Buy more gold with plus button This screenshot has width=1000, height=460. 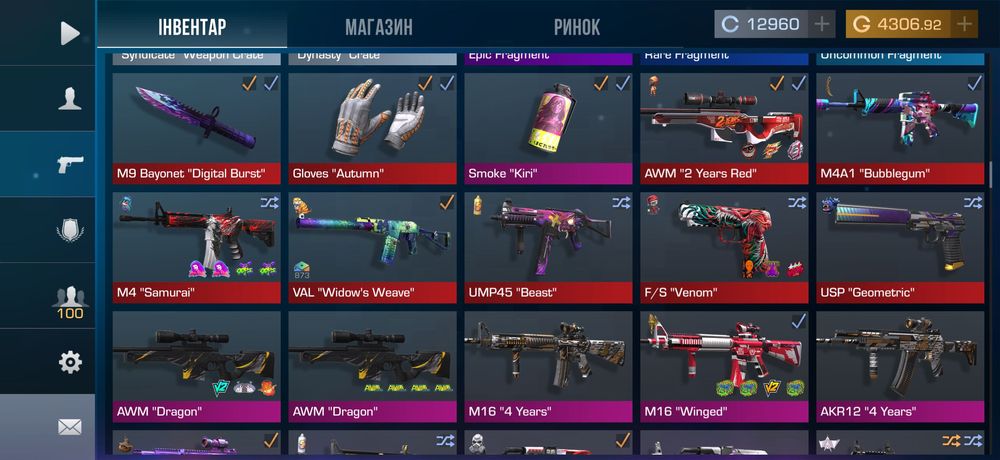(x=964, y=24)
